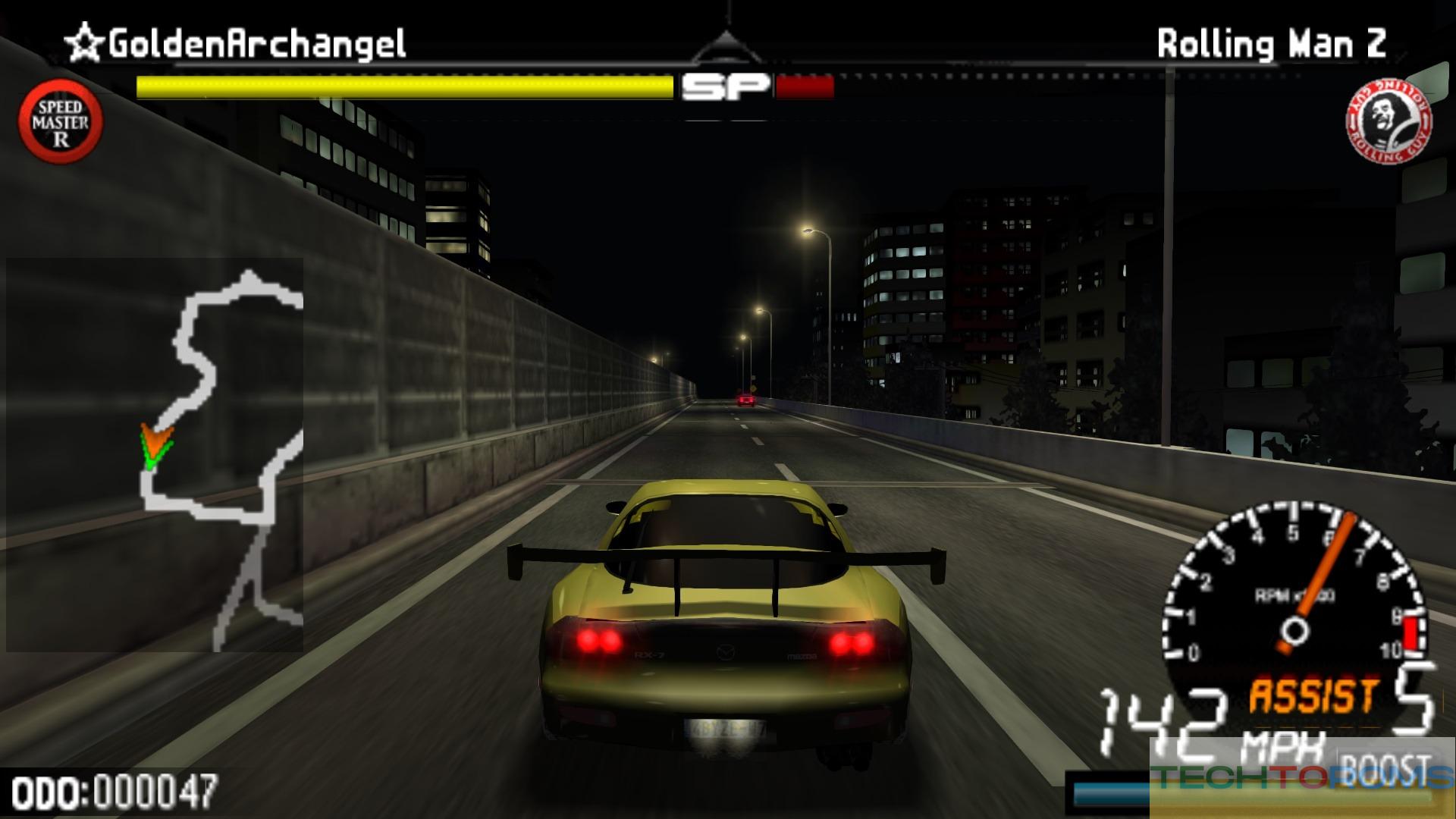Viewport: 1456px width, 819px height.
Task: Select the Speed Master R badge
Action: (x=61, y=121)
